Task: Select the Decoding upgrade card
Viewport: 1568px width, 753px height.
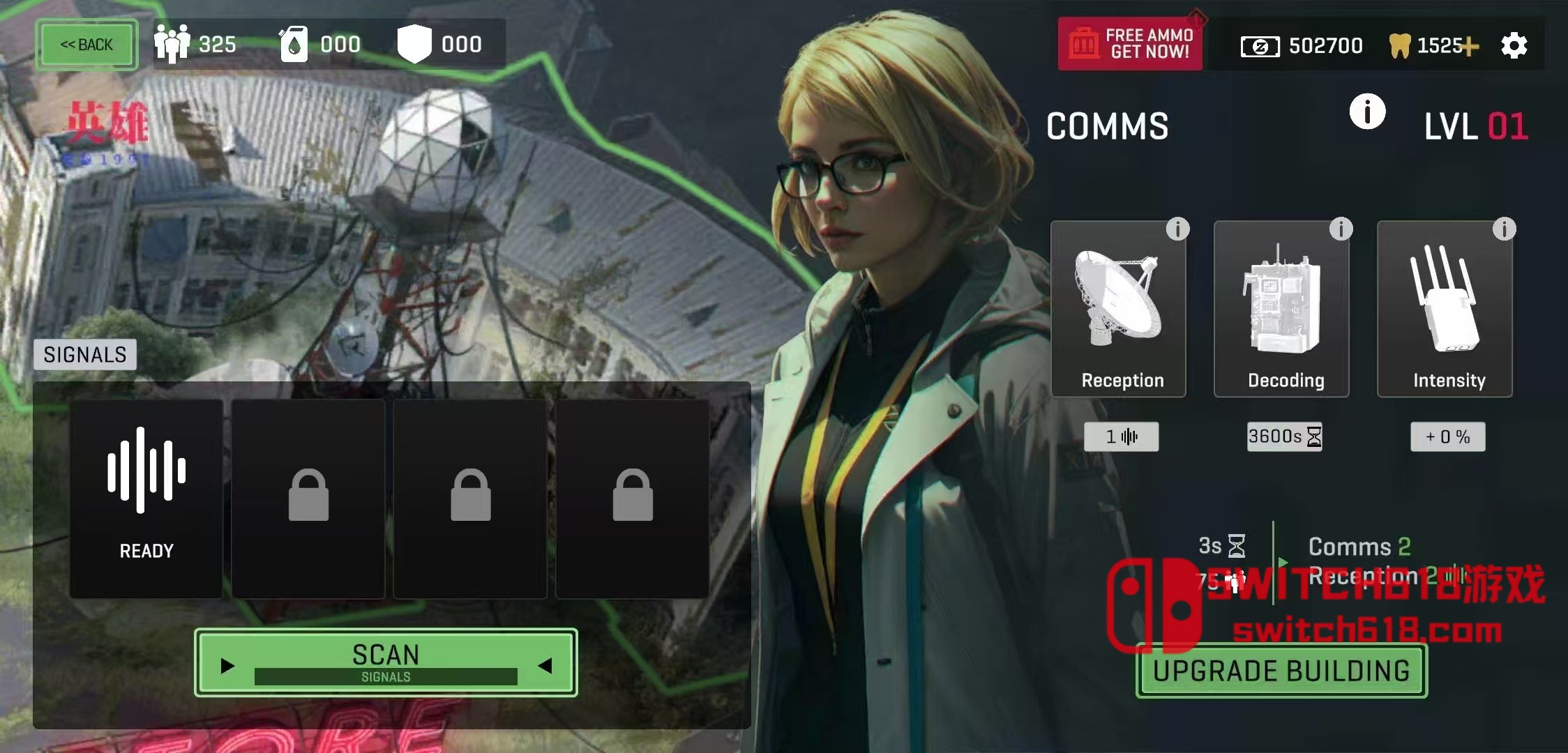Action: pos(1281,309)
